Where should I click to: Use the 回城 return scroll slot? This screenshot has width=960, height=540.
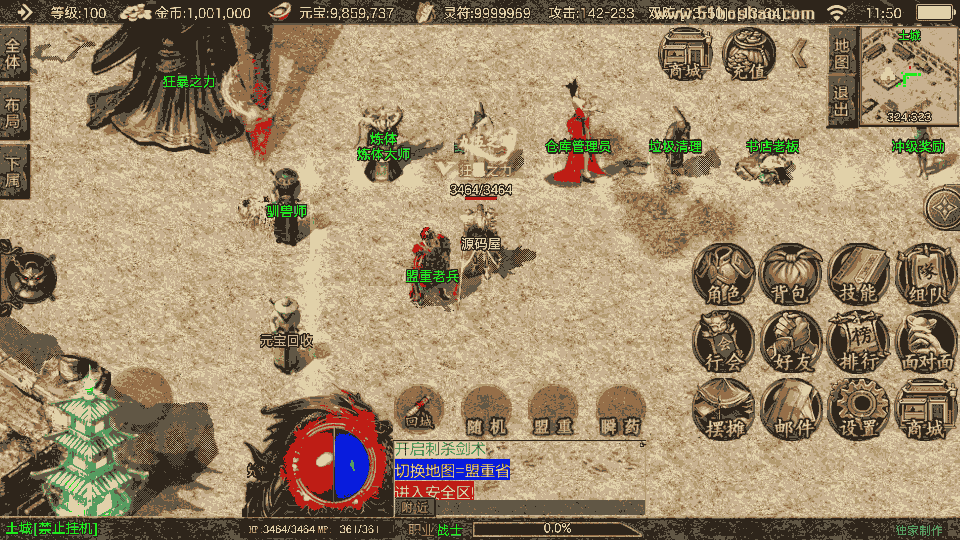point(419,409)
